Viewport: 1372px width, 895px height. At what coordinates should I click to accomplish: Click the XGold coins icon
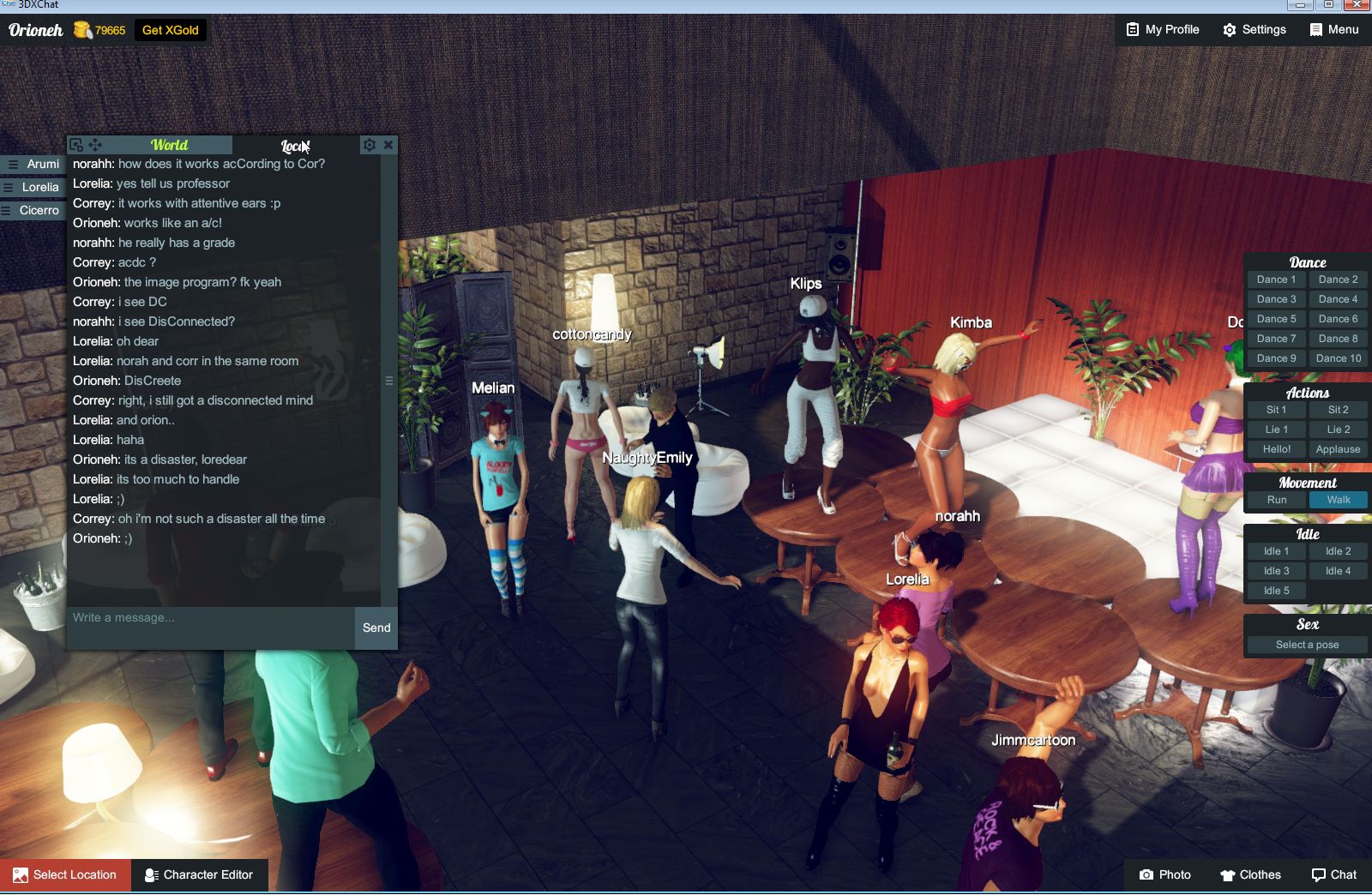tap(83, 29)
